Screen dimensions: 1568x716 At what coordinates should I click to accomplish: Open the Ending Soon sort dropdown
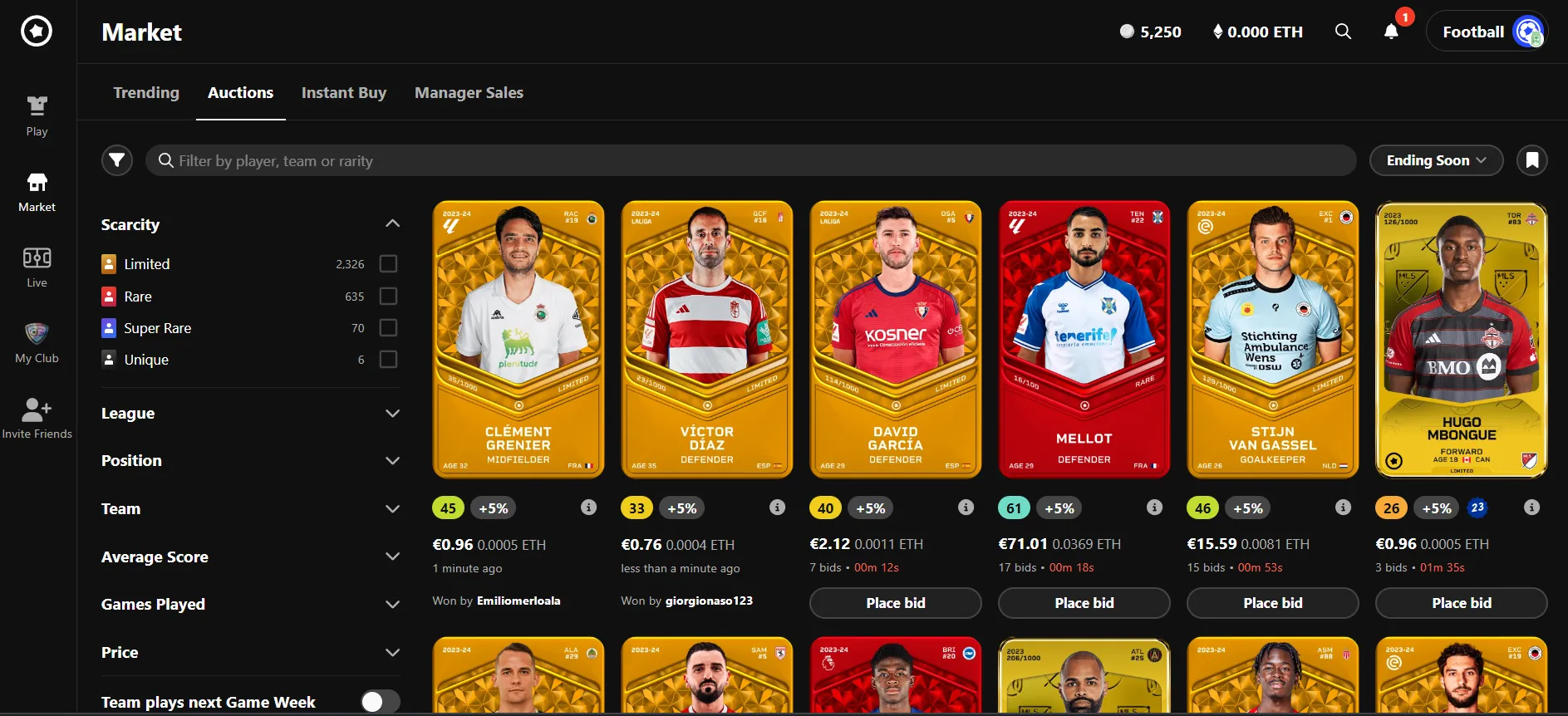(x=1436, y=159)
